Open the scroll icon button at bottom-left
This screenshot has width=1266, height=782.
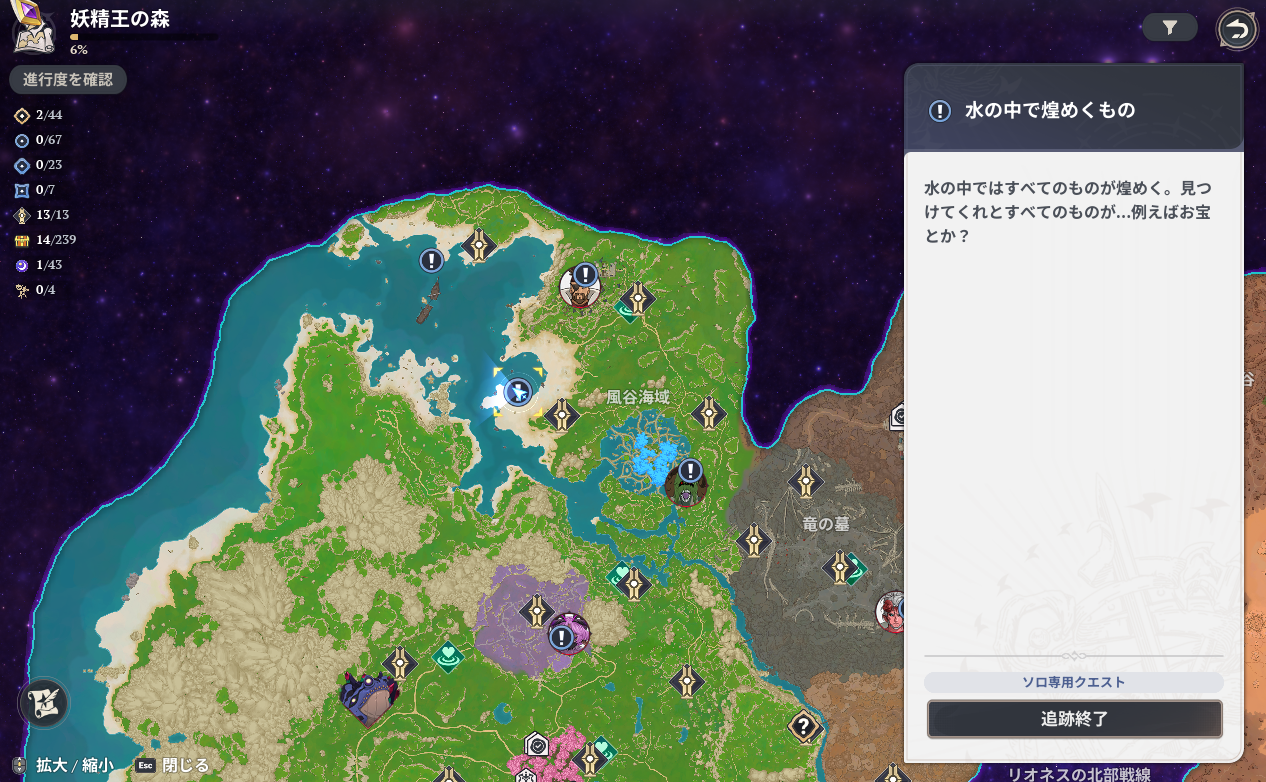[44, 702]
